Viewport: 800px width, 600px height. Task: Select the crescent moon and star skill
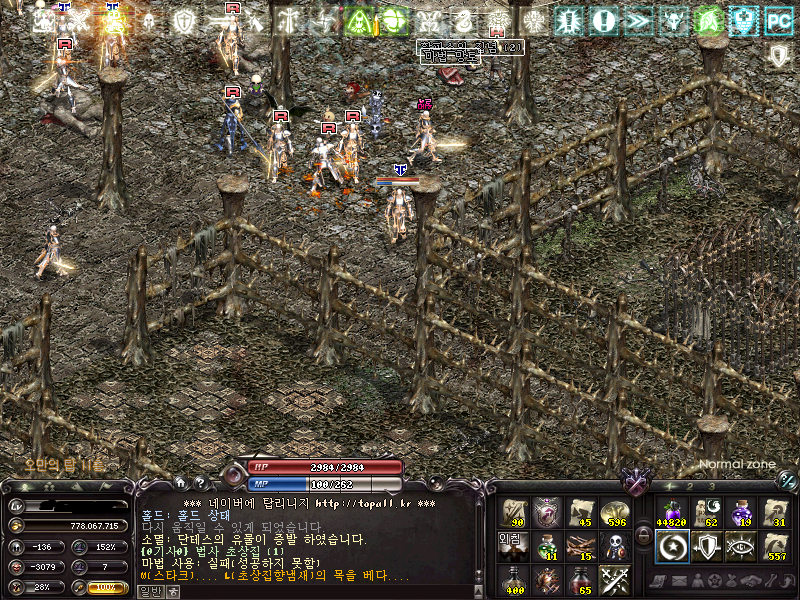pos(671,546)
